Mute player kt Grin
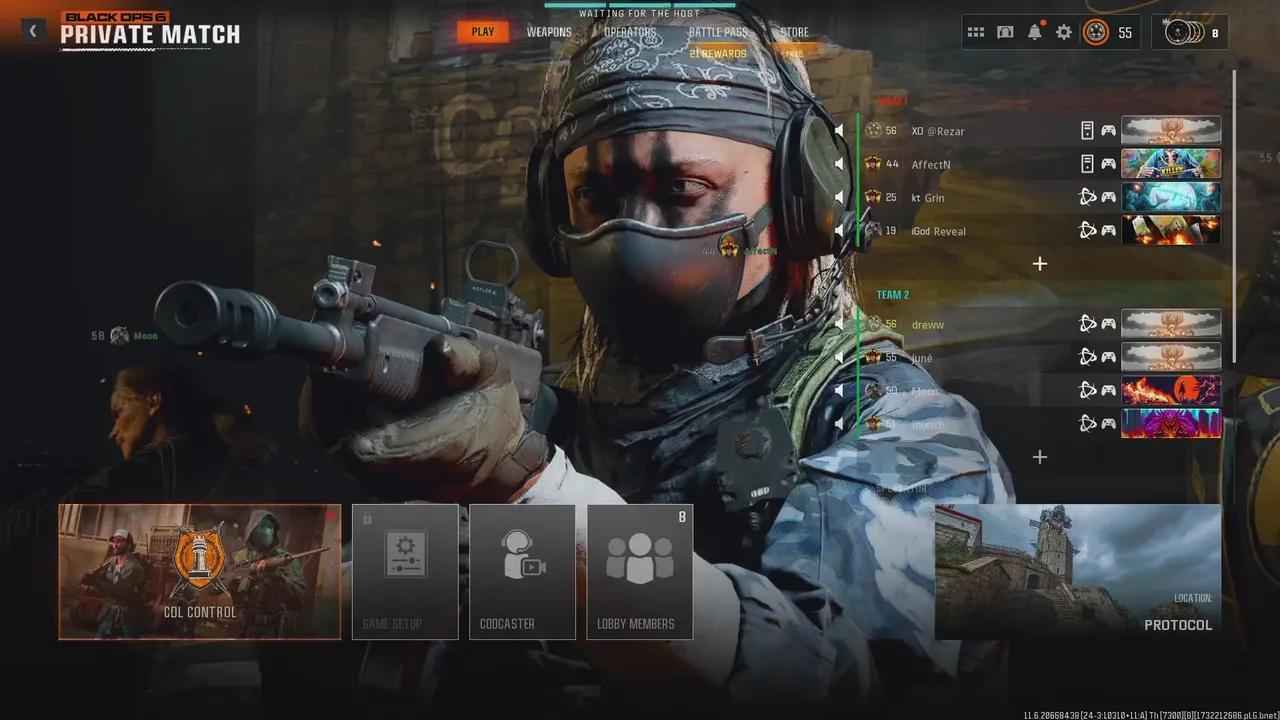This screenshot has width=1280, height=720. point(838,196)
